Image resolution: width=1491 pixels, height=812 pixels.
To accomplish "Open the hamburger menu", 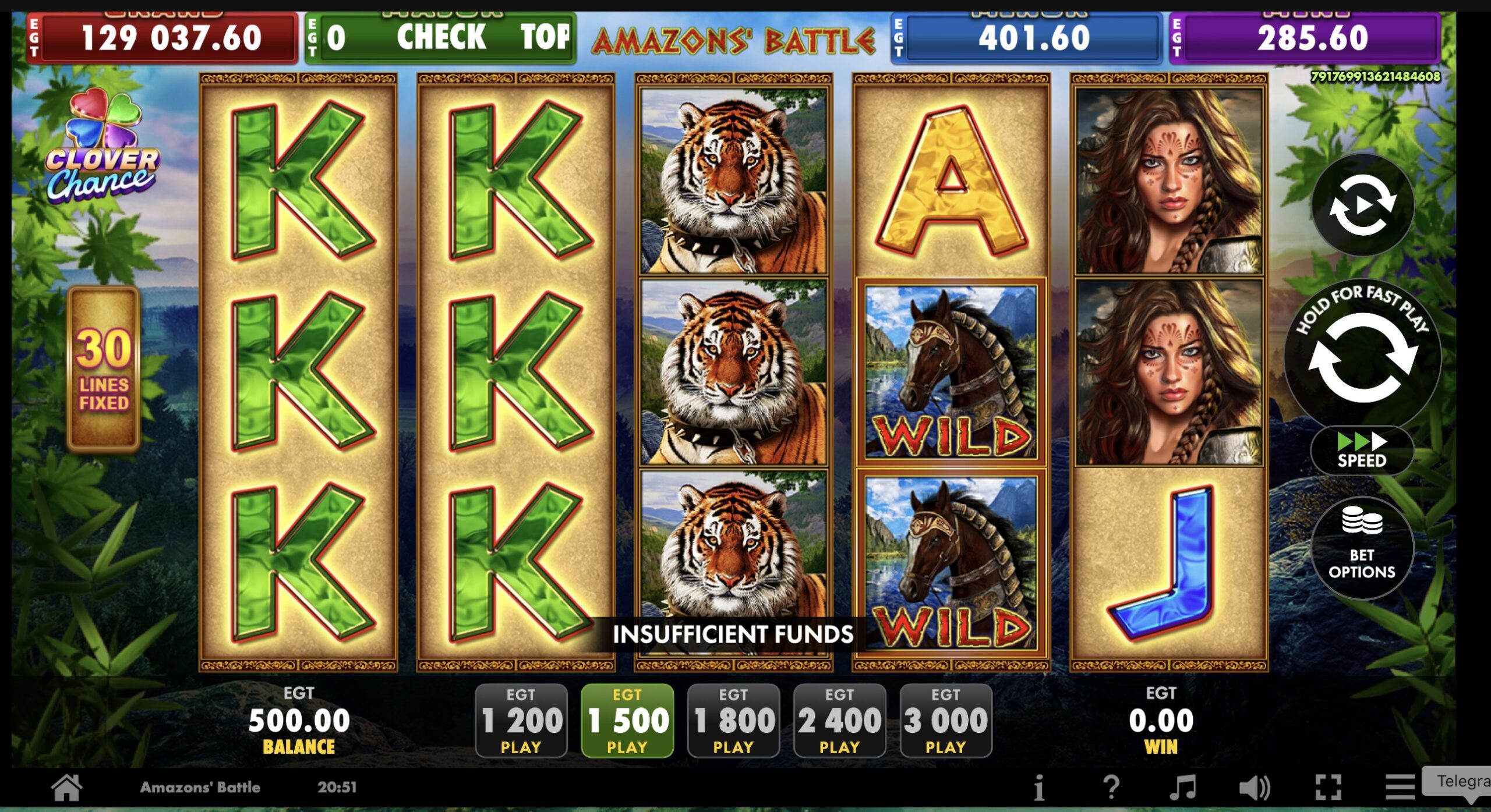I will [x=1400, y=788].
